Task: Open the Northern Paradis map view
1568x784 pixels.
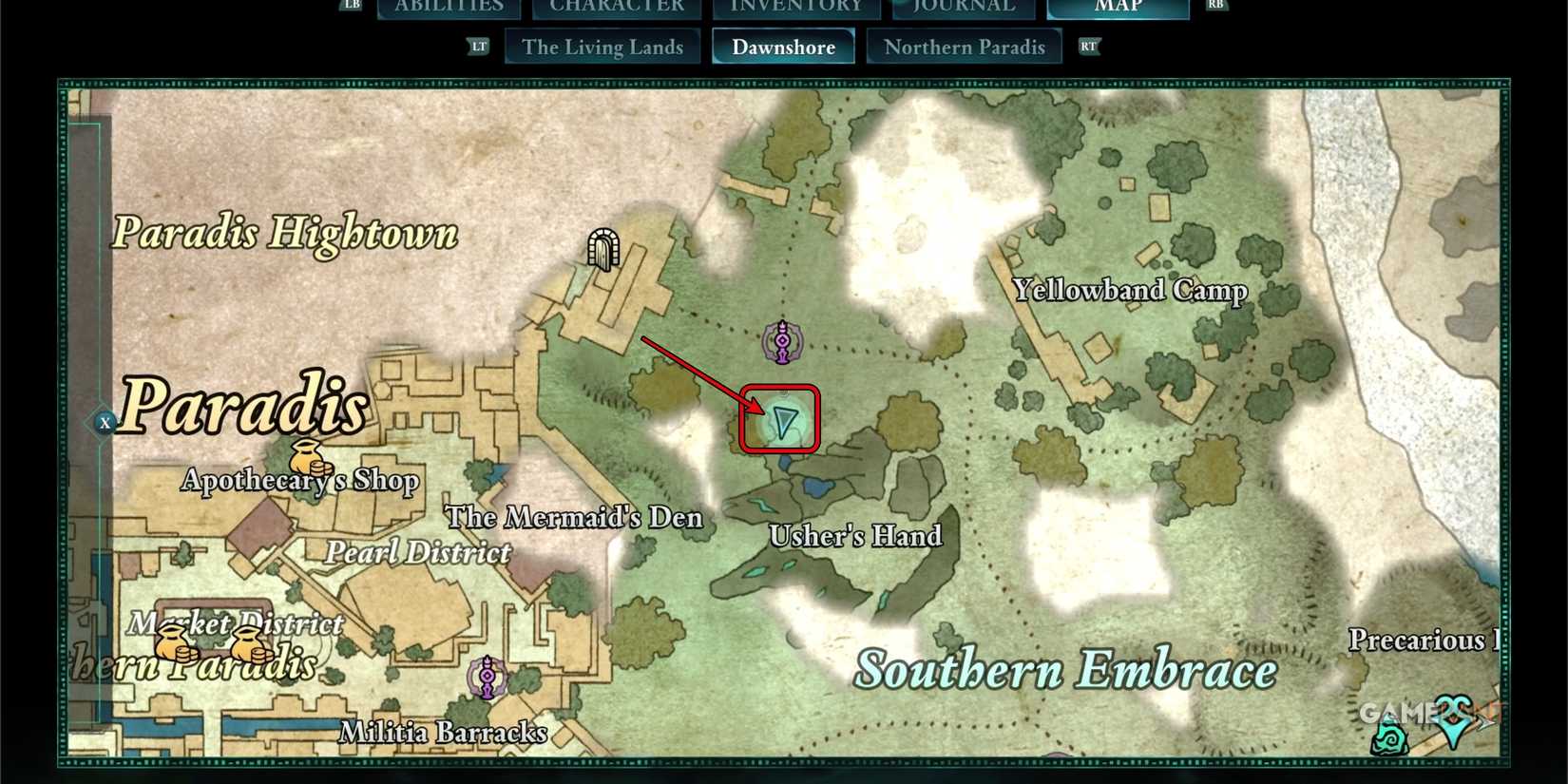Action: coord(964,46)
